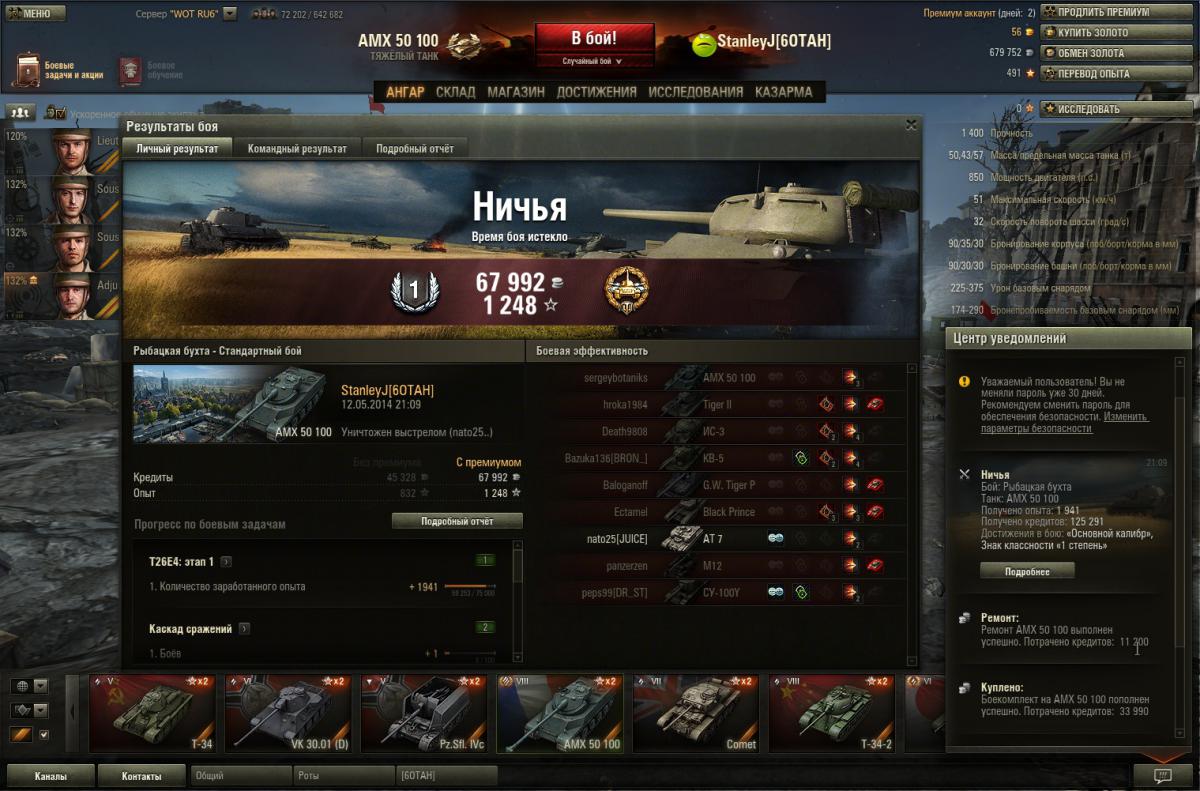
Task: Open the Казарма section
Action: (783, 92)
